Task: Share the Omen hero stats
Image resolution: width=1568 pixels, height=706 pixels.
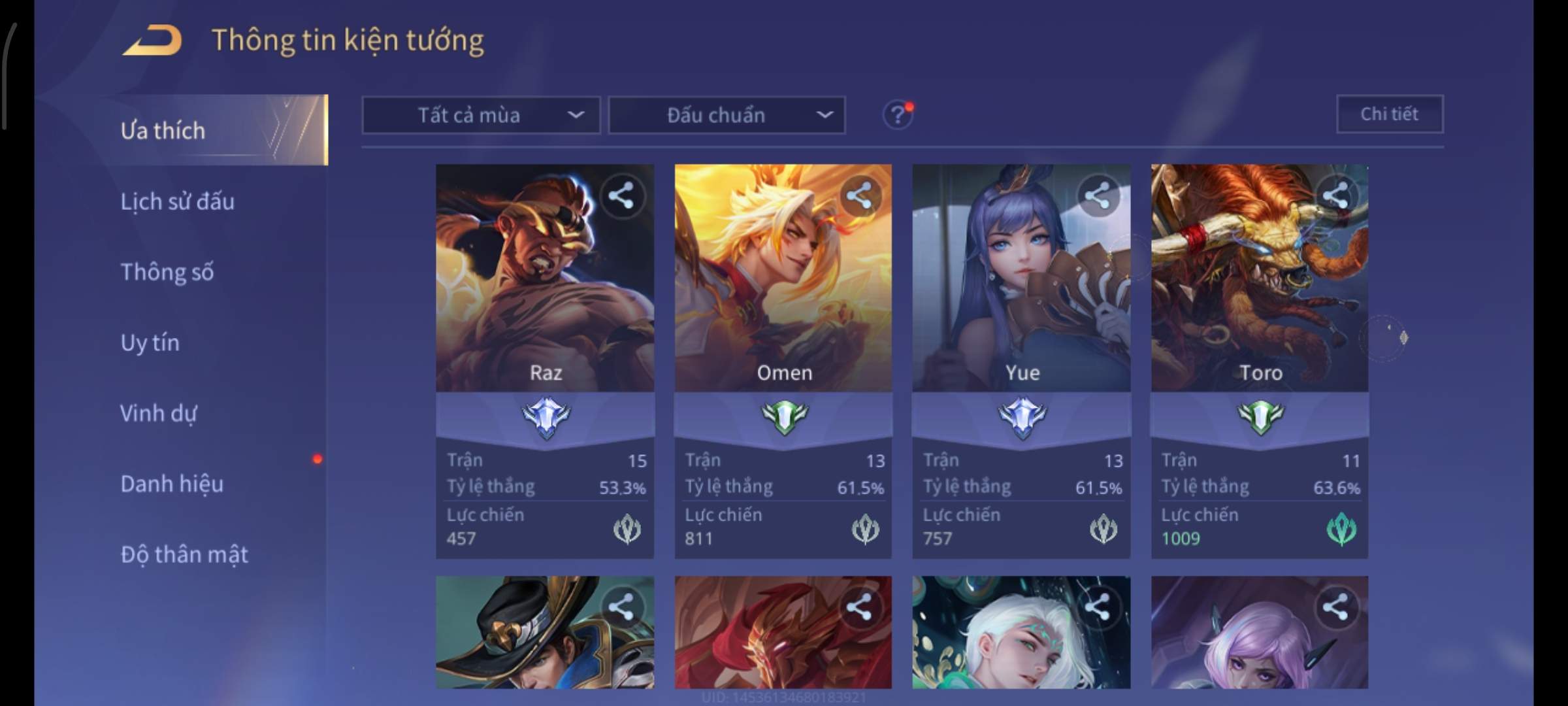Action: click(859, 195)
